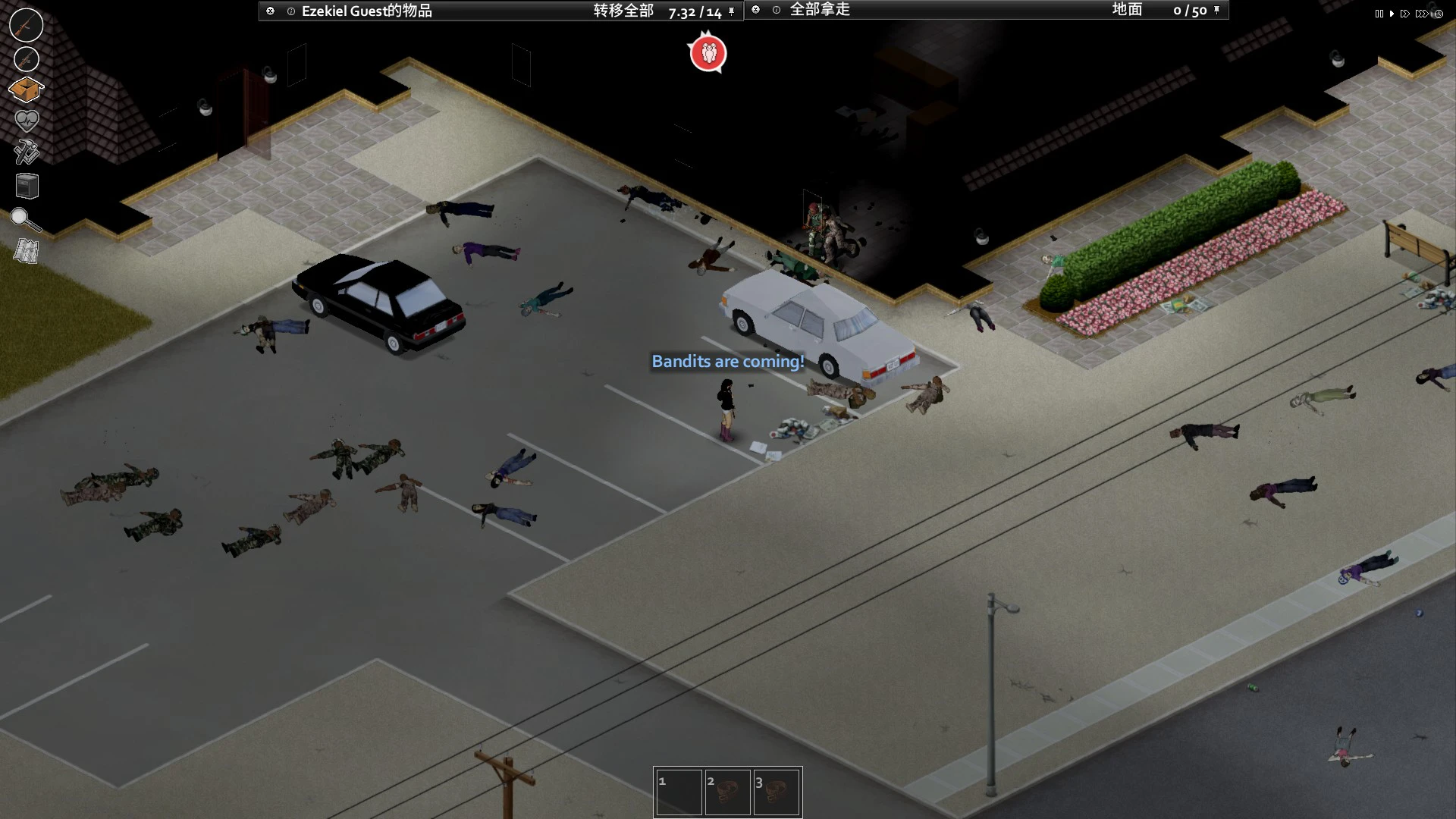Select hotbar slot 3 holster
Image resolution: width=1456 pixels, height=819 pixels.
tap(777, 792)
